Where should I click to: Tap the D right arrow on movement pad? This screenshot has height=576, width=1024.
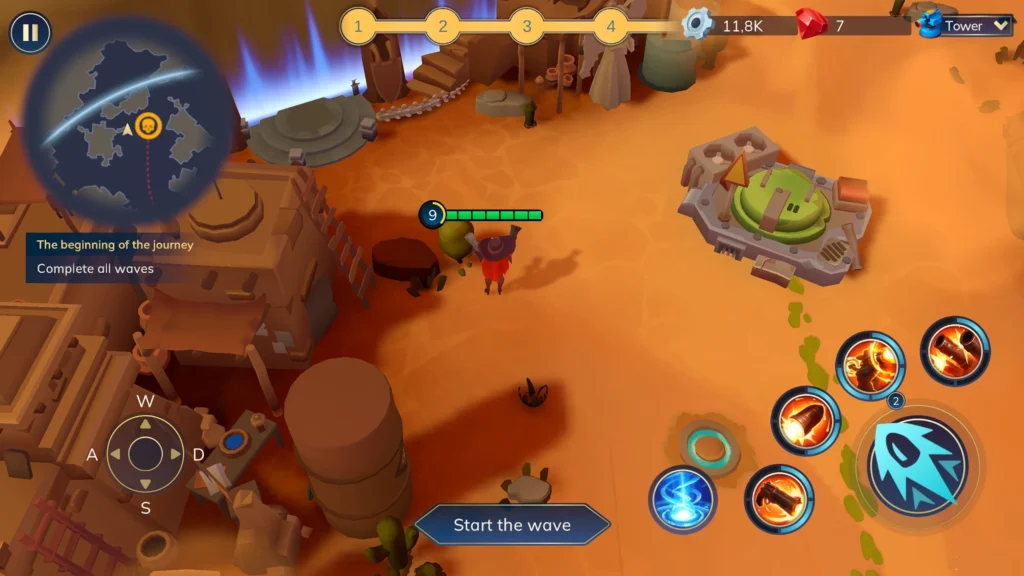point(176,455)
